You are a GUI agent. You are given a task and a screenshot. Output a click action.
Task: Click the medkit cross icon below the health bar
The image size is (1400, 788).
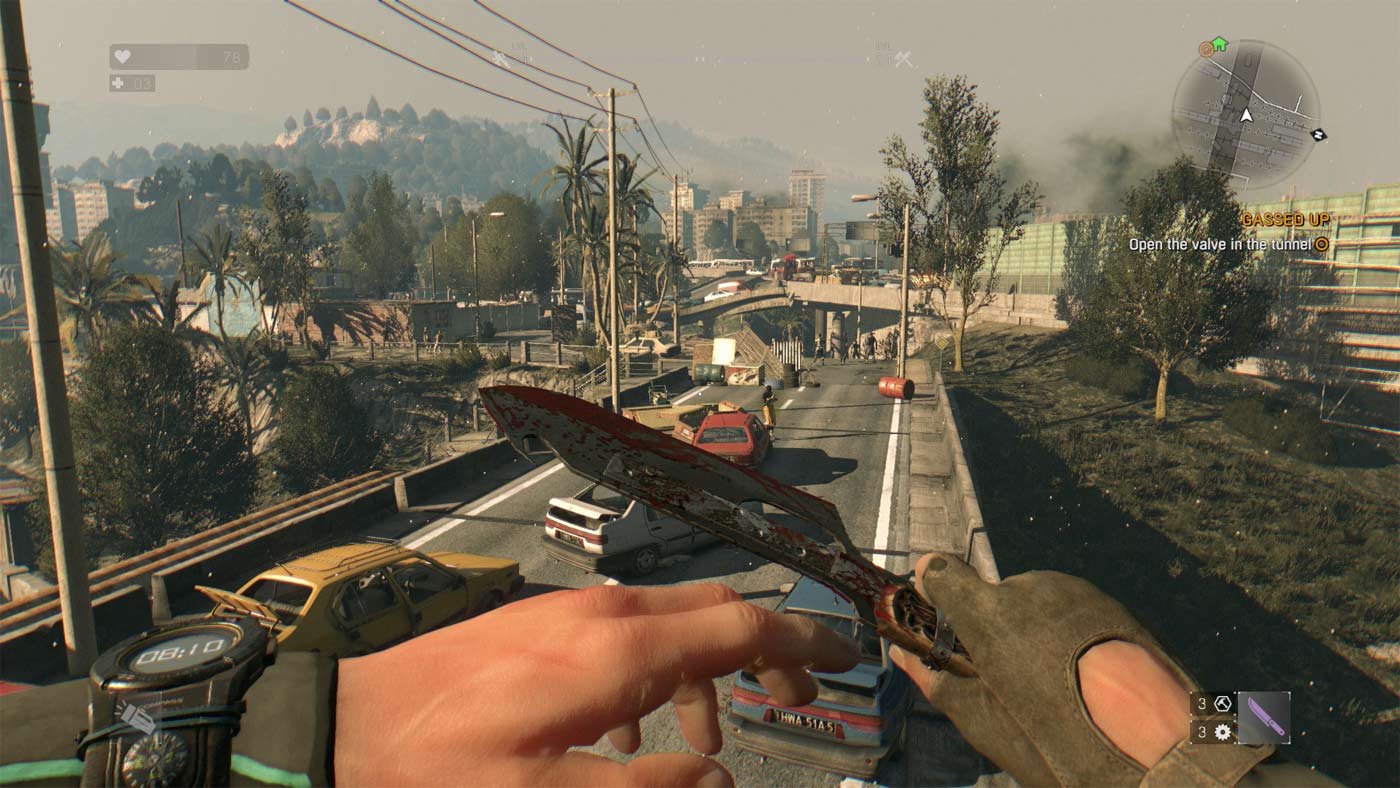click(118, 84)
